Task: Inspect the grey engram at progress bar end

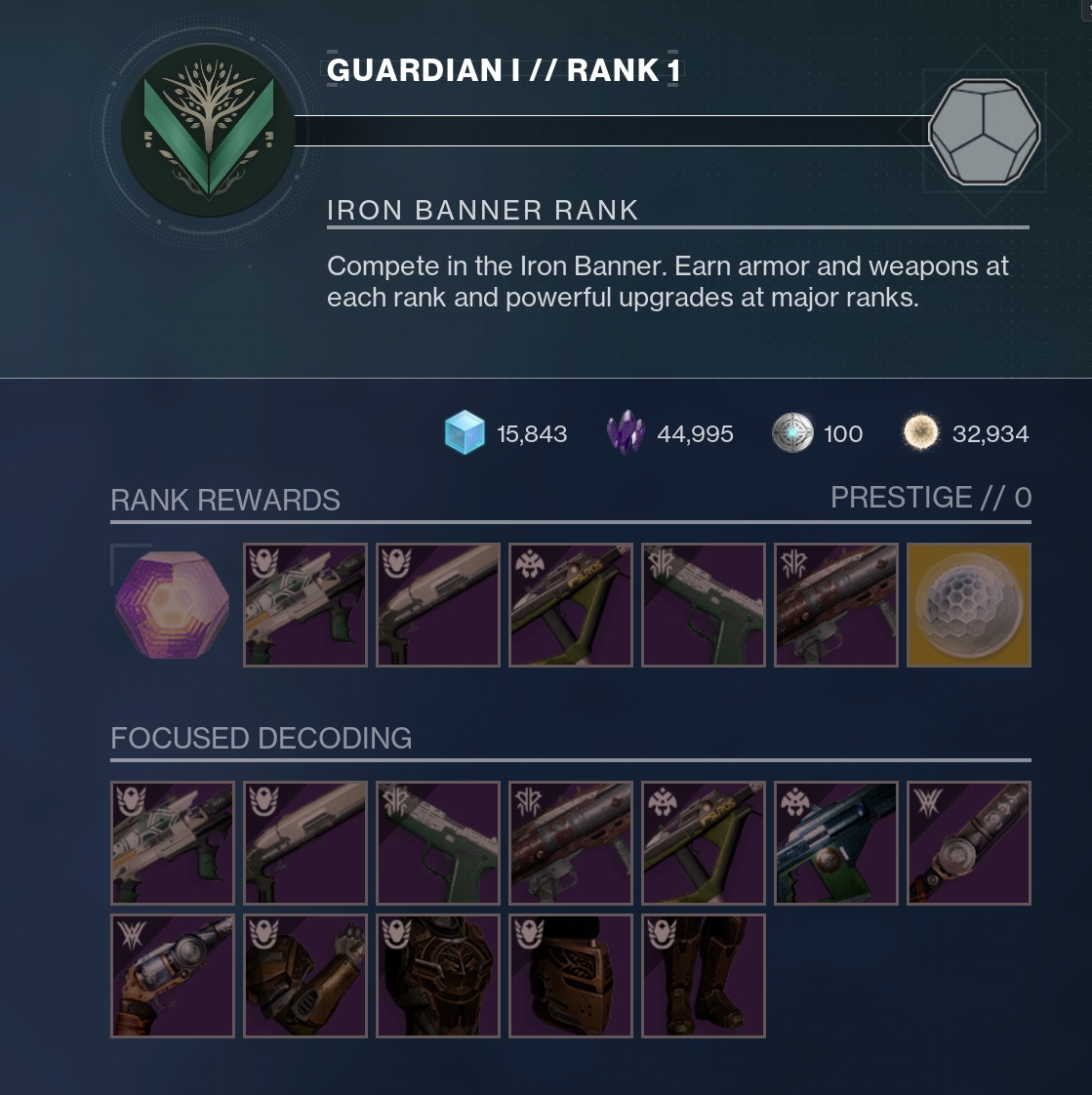Action: (983, 132)
